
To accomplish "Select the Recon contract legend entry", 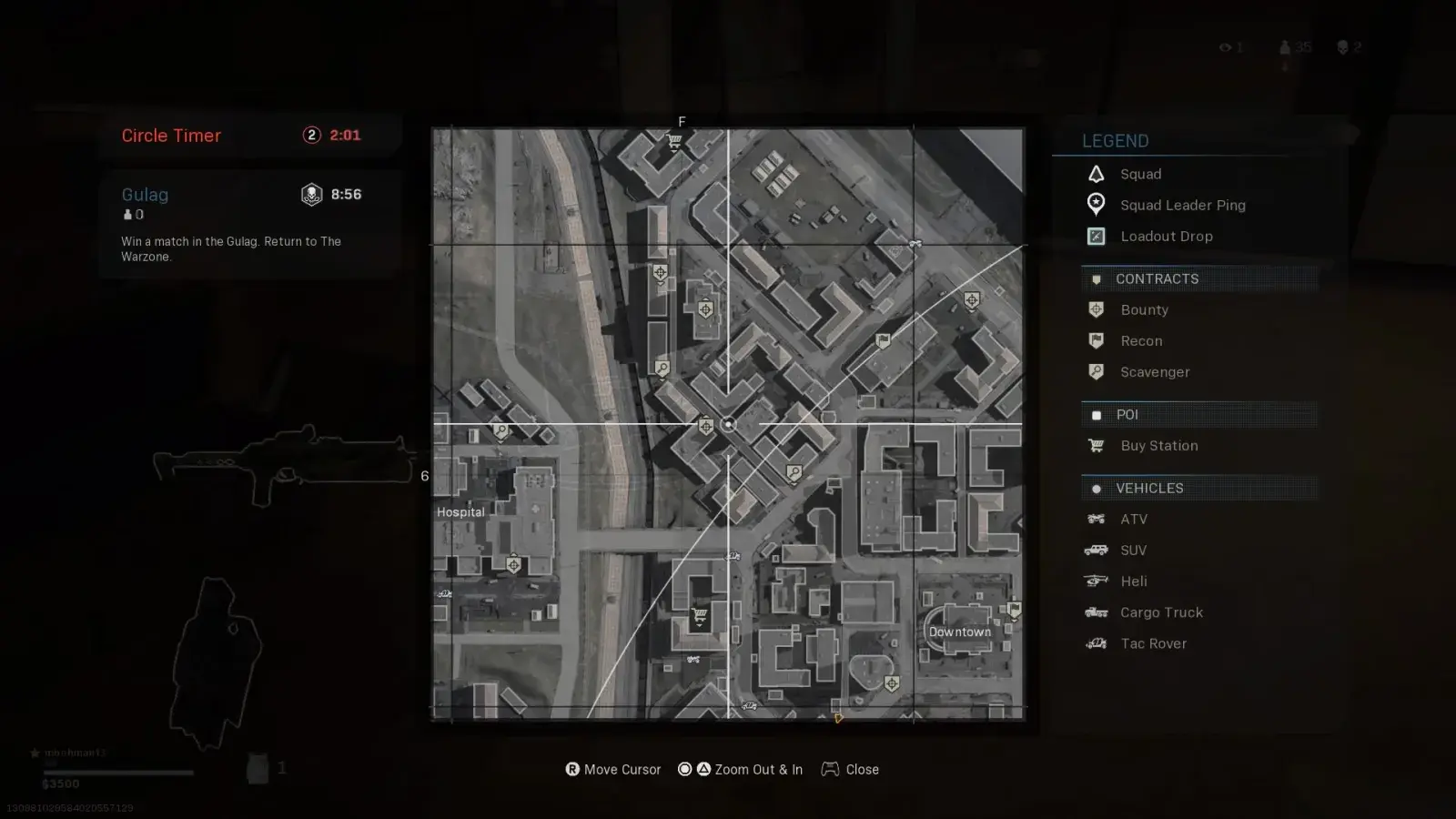I will [x=1141, y=340].
